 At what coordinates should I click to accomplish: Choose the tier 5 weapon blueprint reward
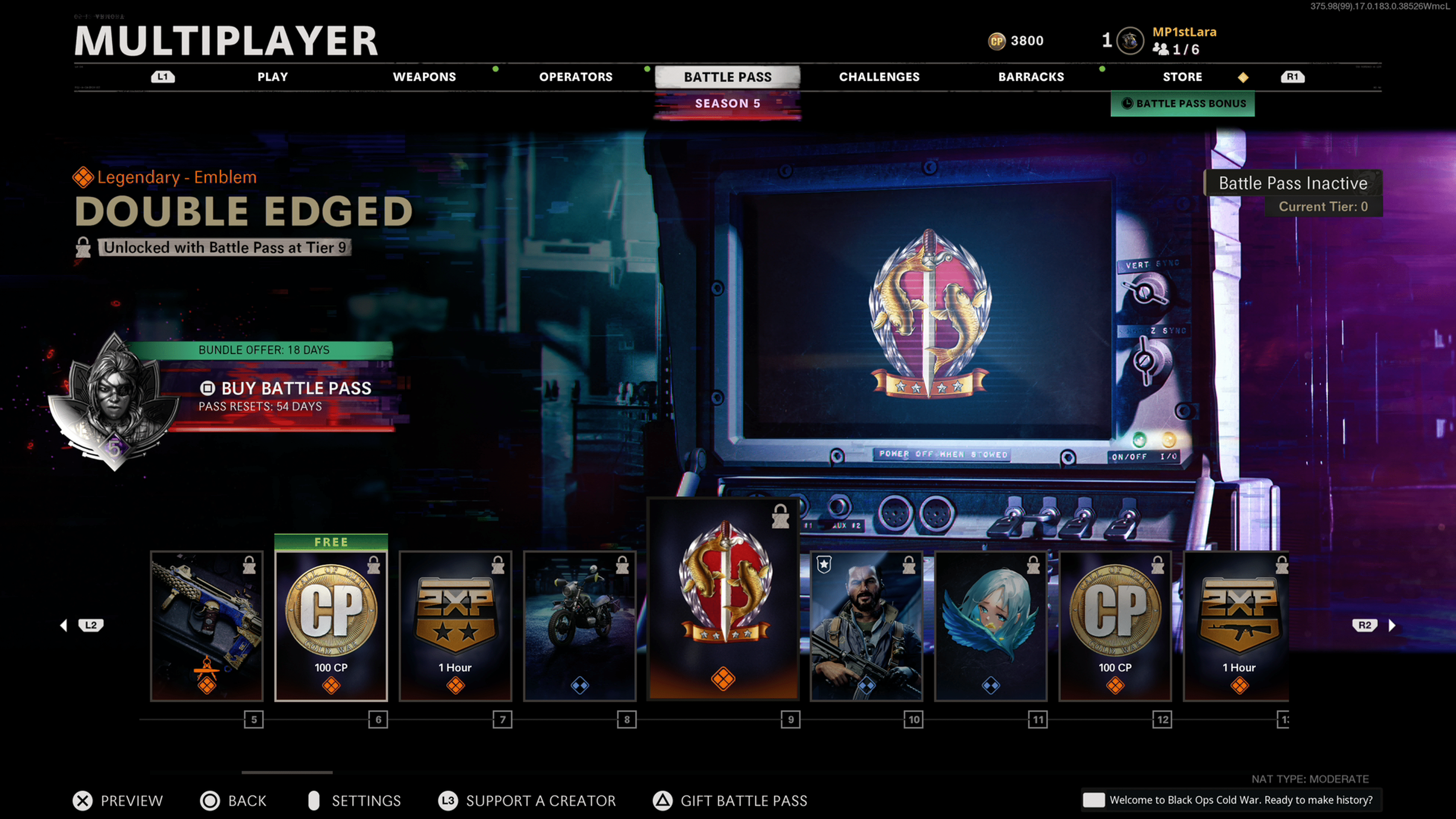pyautogui.click(x=207, y=626)
